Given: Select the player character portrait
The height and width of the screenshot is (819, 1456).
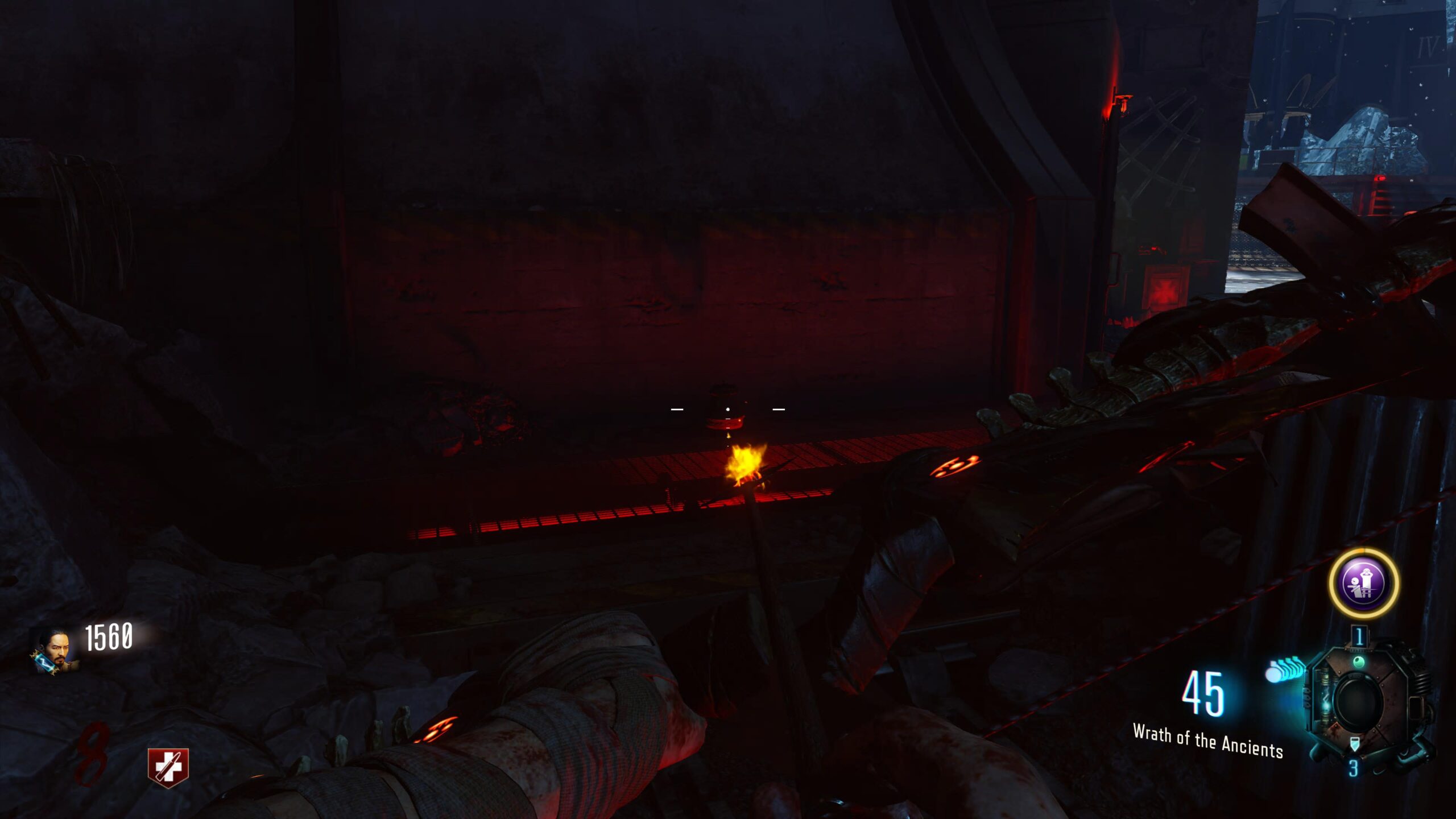Looking at the screenshot, I should coord(52,651).
